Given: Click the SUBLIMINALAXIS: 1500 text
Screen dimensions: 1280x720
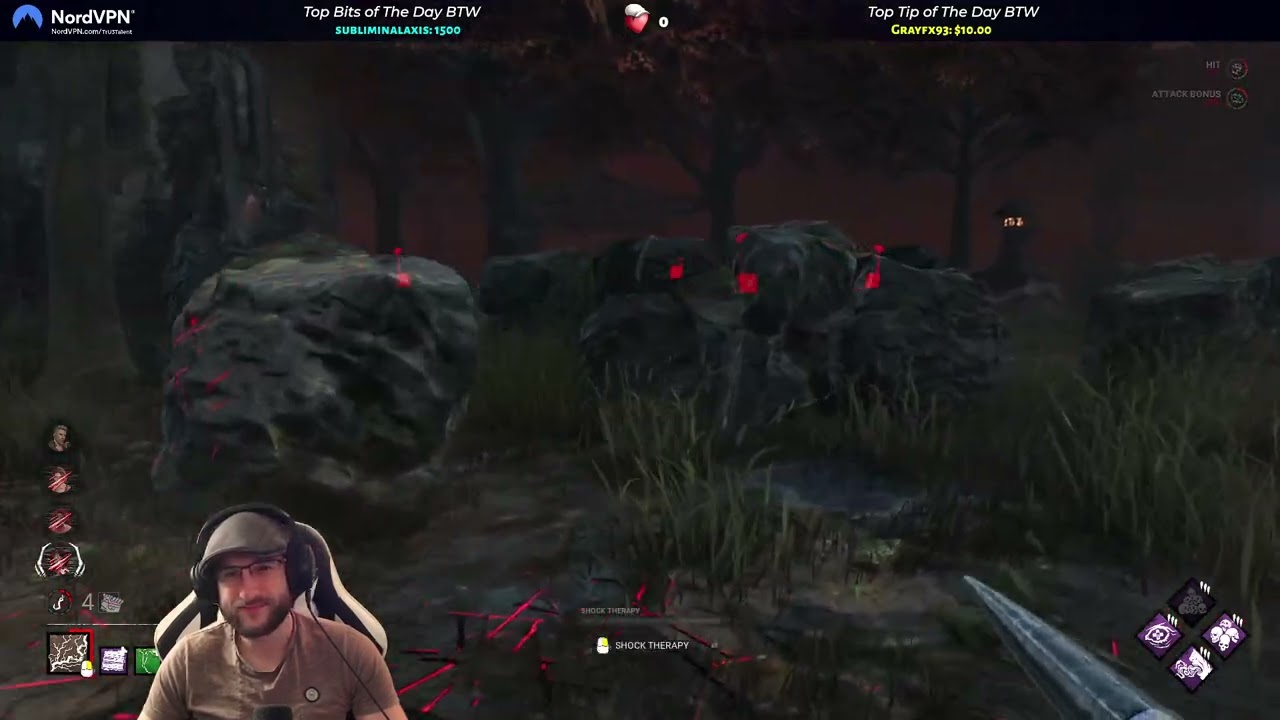Looking at the screenshot, I should [x=397, y=30].
